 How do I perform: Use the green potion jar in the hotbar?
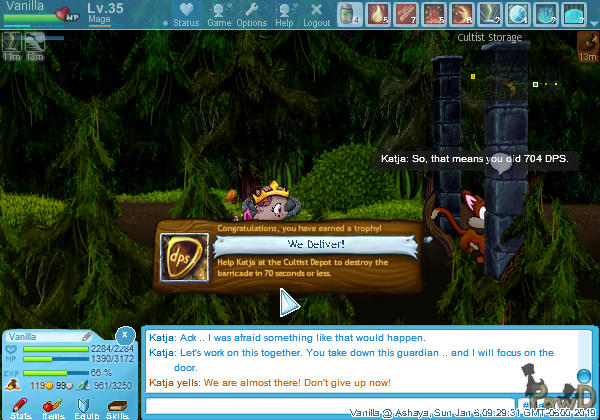point(349,14)
